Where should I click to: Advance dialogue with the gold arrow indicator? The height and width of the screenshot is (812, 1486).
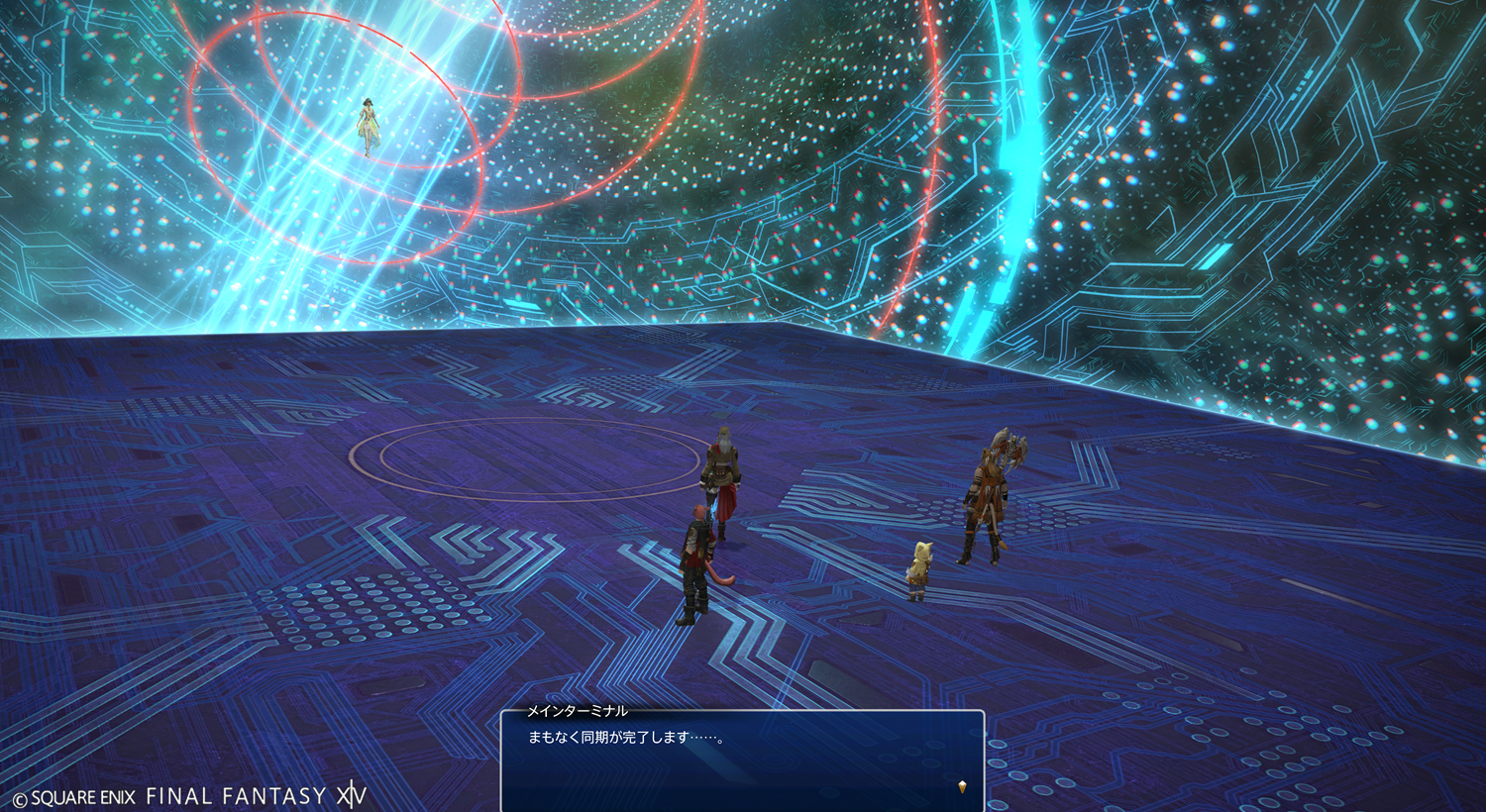pos(962,787)
